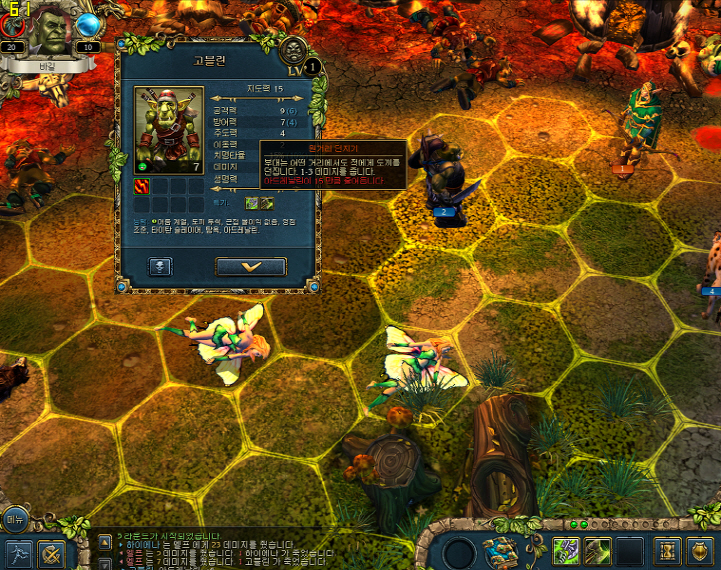Activate the purple axe throw ability
Image resolution: width=721 pixels, height=570 pixels.
[x=566, y=550]
